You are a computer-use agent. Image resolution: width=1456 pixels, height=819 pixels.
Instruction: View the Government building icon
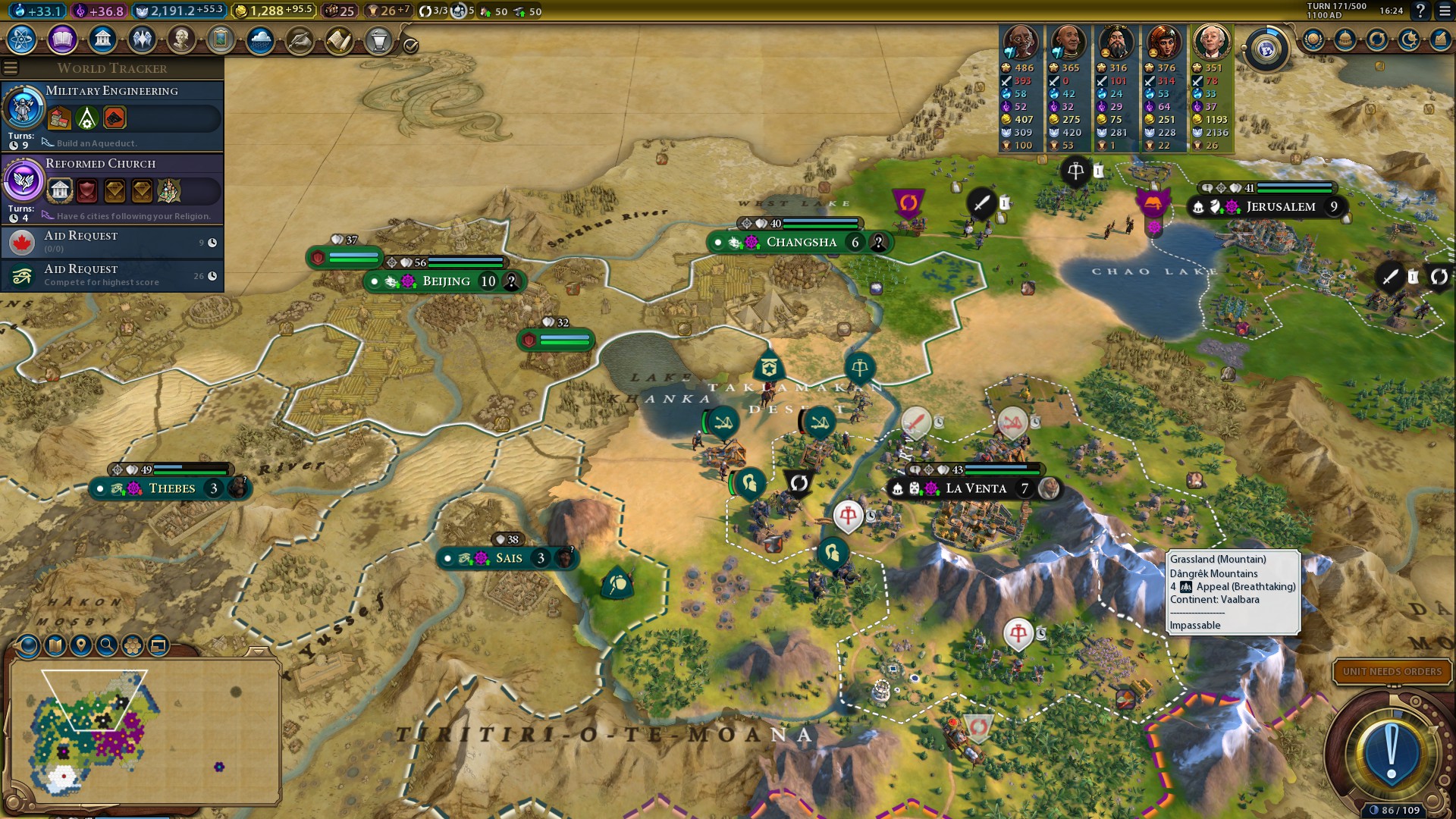102,39
